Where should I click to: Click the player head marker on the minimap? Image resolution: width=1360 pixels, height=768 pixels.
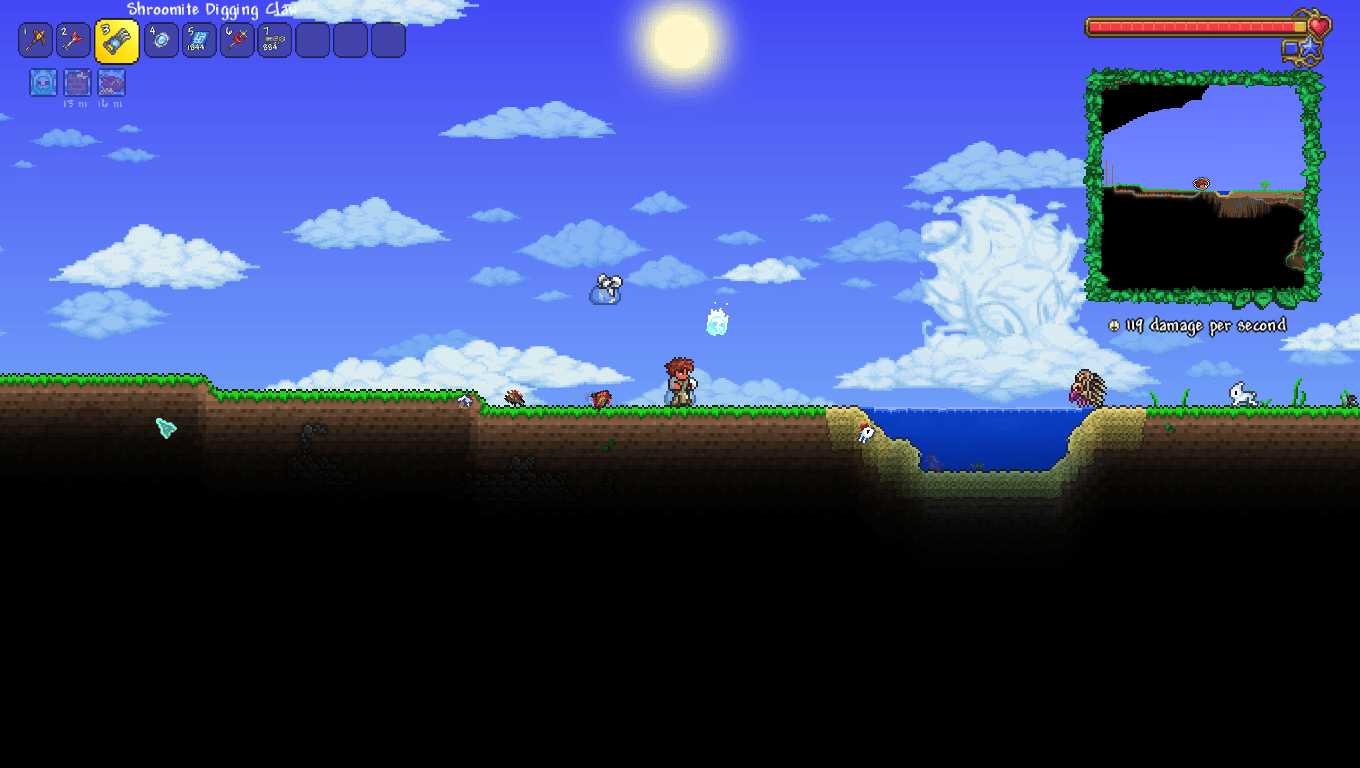click(x=1199, y=185)
